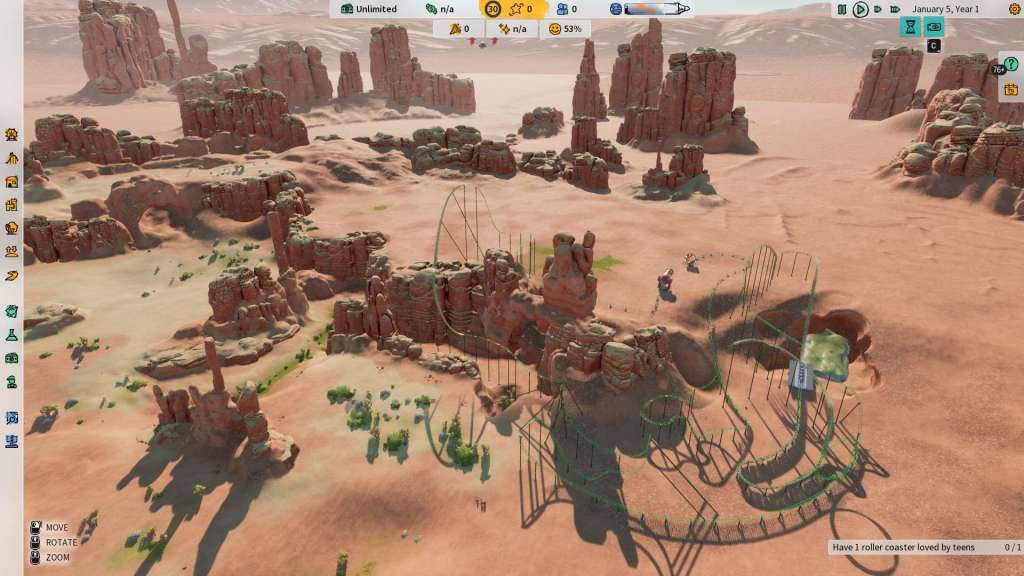
Task: Open the green flask icon in sidebar
Action: 11,335
